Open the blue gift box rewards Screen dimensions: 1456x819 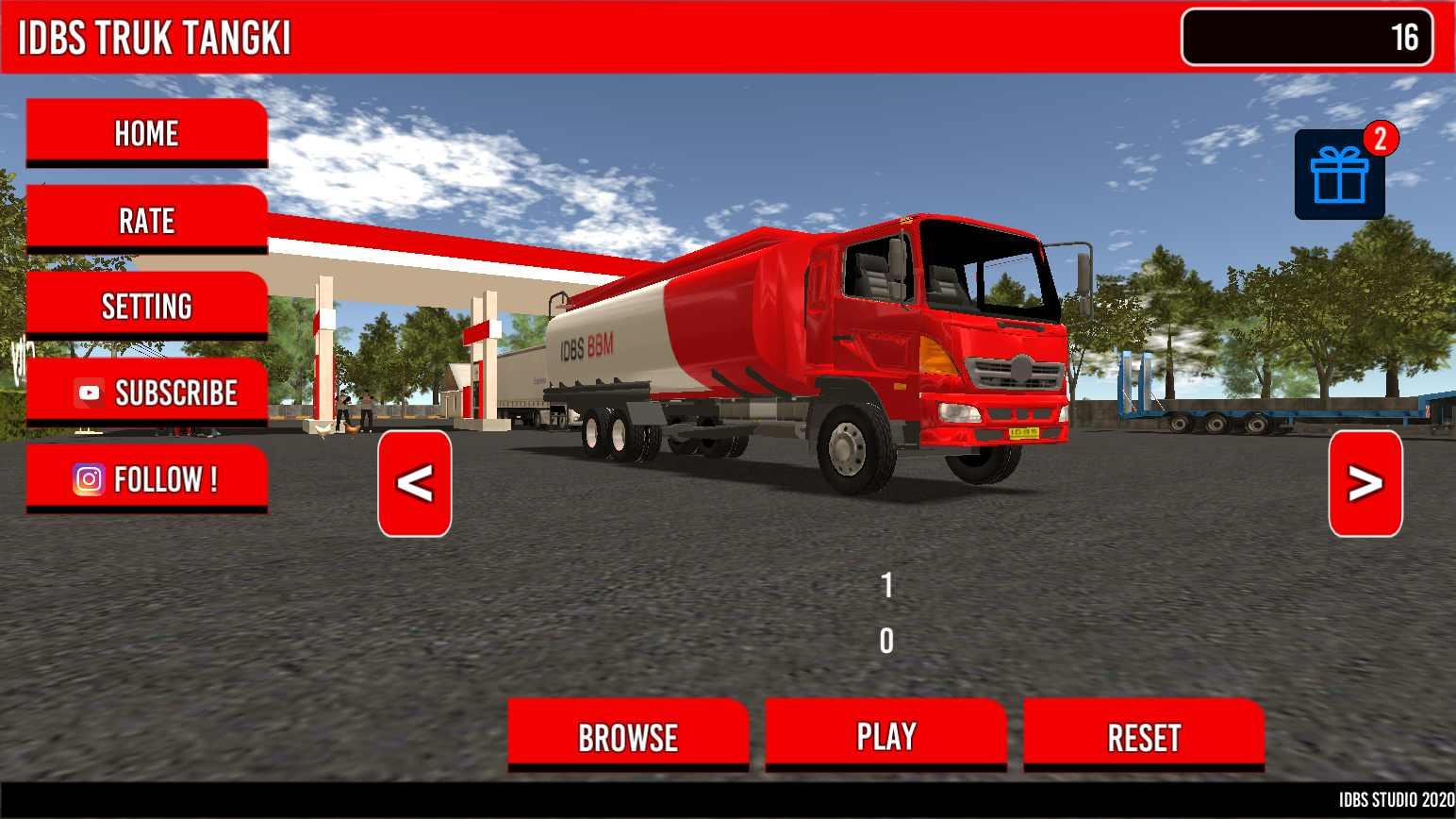click(1339, 175)
